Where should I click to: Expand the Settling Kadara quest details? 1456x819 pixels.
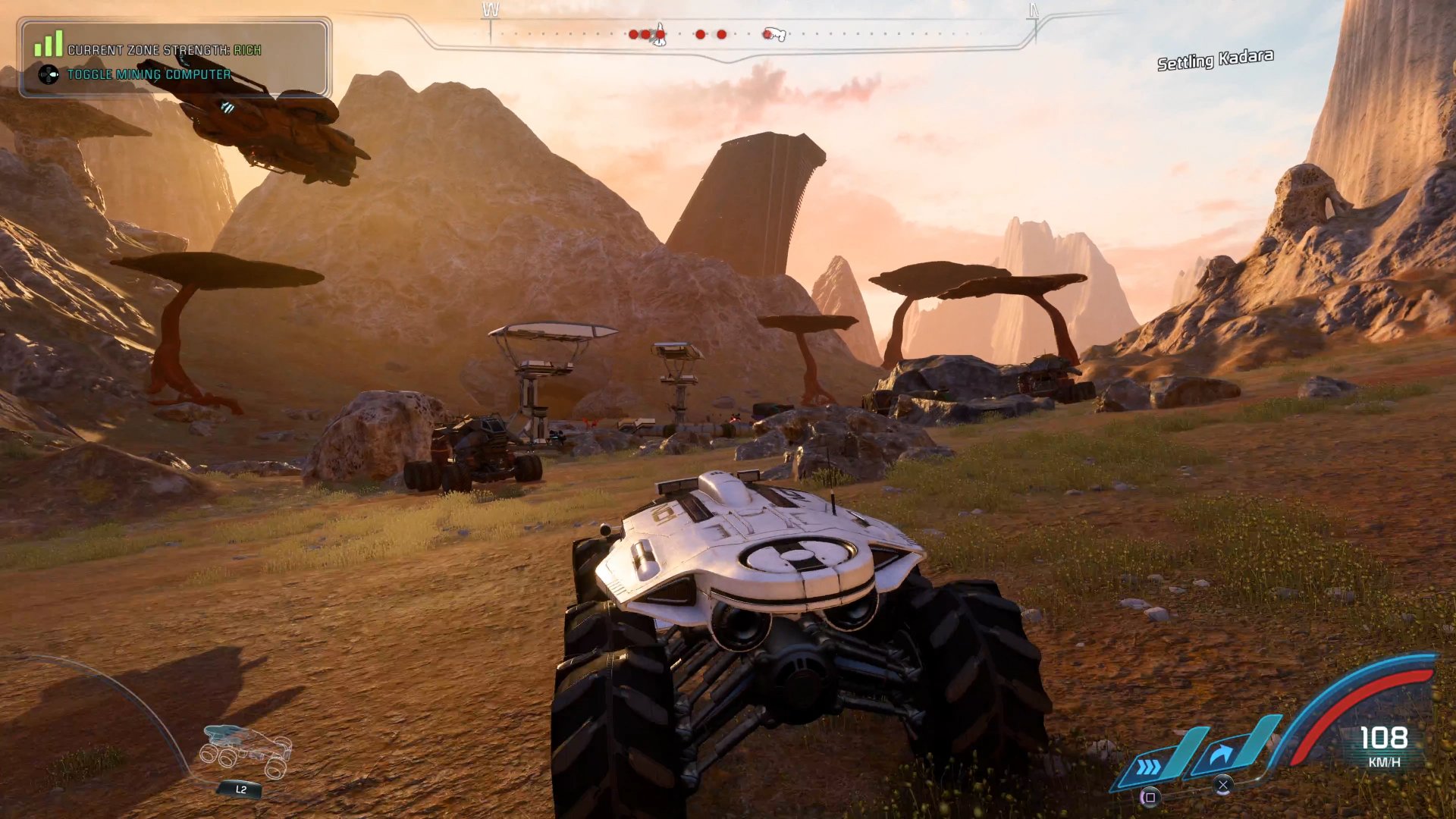[x=1215, y=58]
